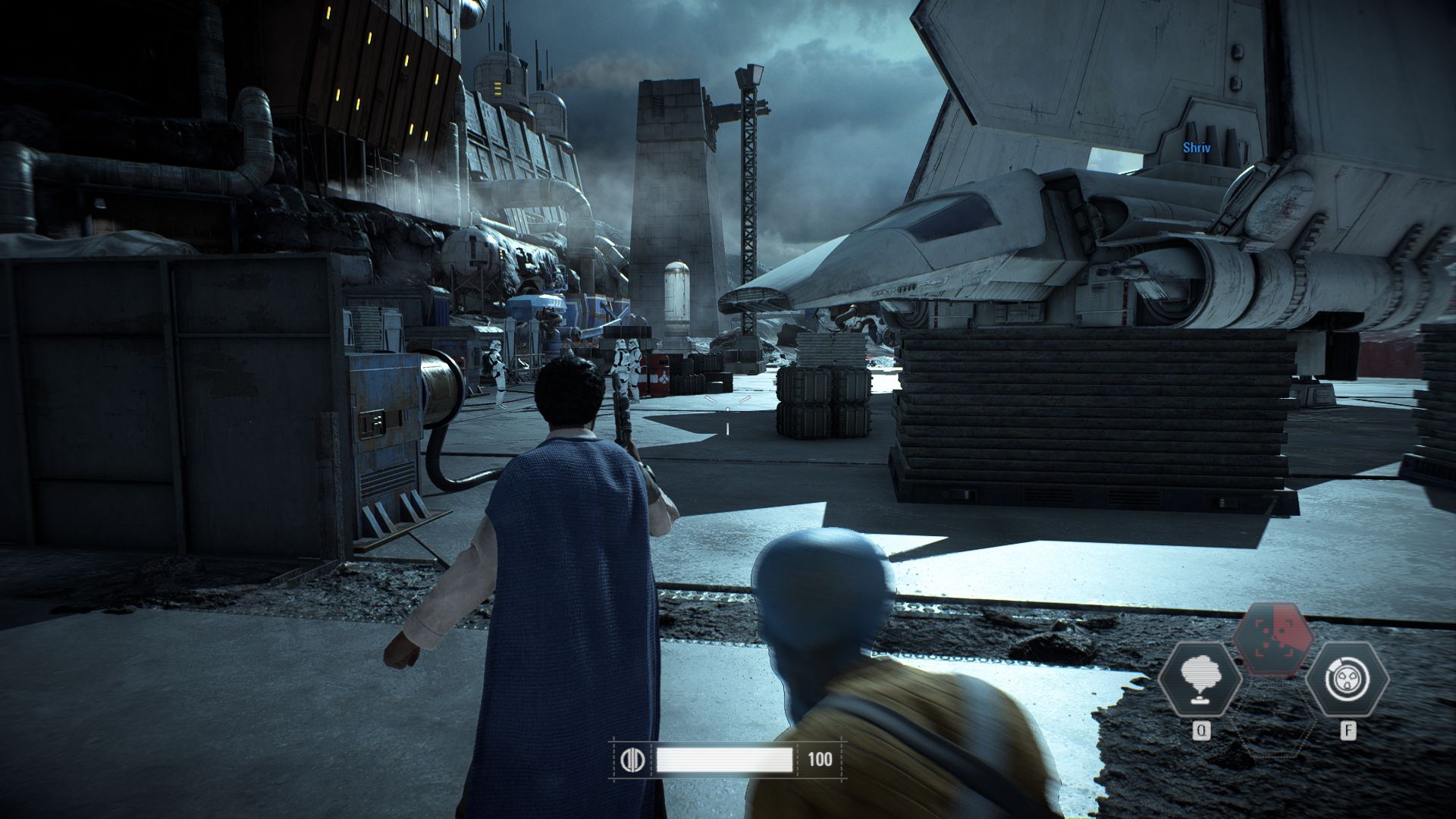Use the circular three-barrel ability icon
The height and width of the screenshot is (819, 1456).
click(x=1347, y=679)
